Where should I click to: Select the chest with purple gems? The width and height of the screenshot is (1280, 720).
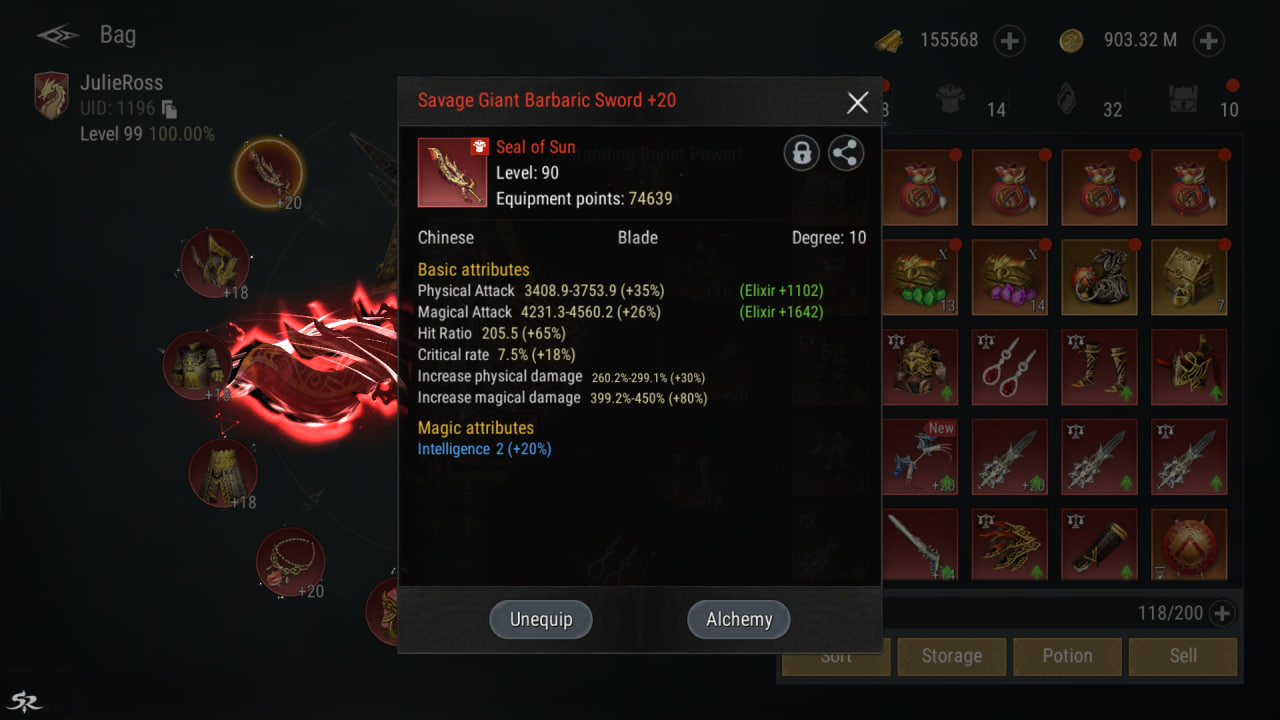[x=1009, y=277]
